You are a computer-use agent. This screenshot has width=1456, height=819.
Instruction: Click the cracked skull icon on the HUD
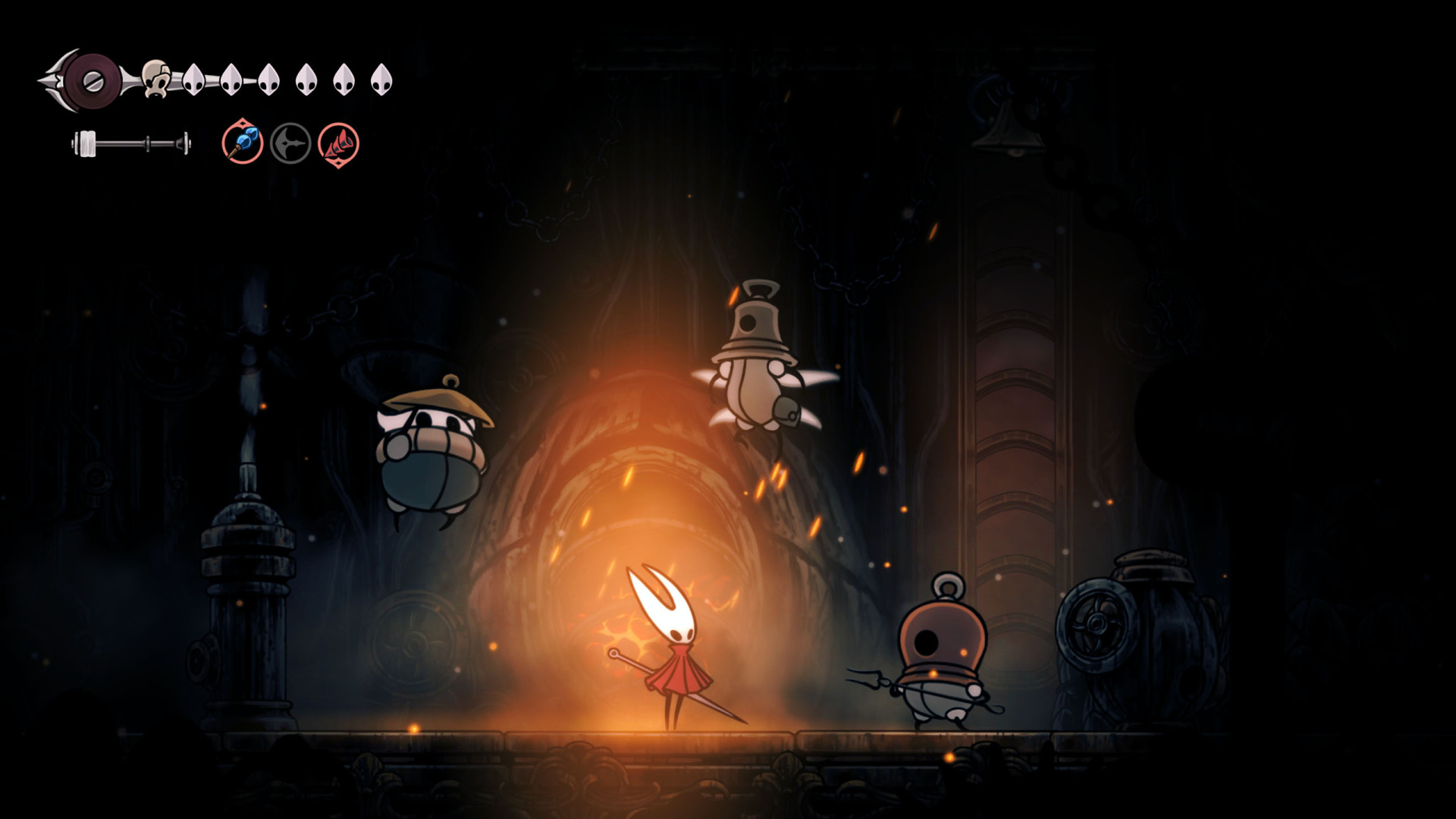coord(156,79)
